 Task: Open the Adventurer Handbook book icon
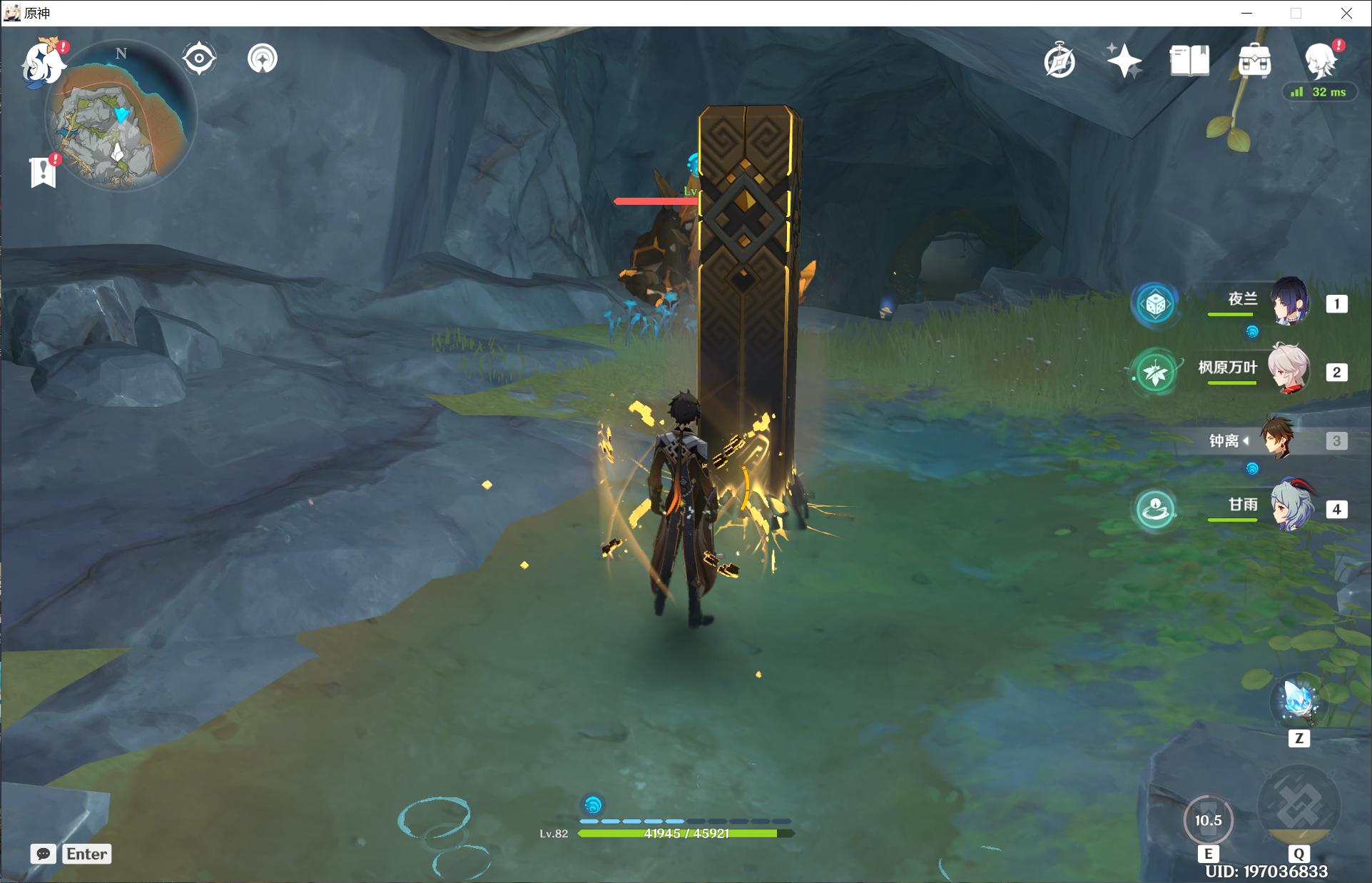point(1189,61)
